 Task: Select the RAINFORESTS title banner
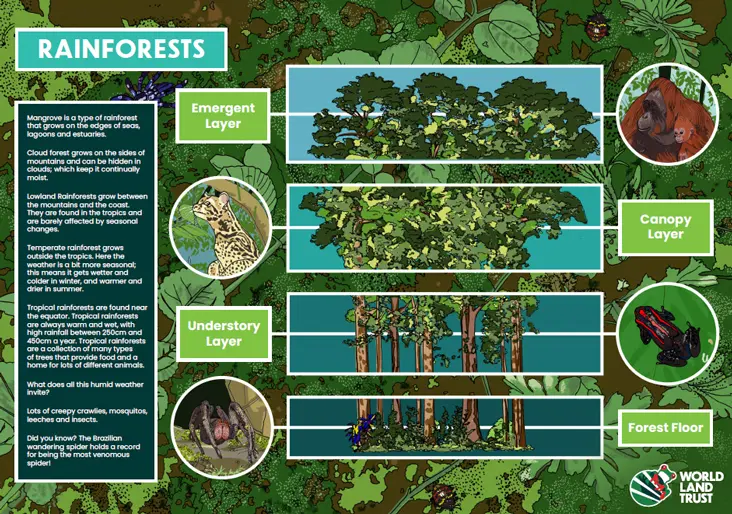(x=121, y=48)
